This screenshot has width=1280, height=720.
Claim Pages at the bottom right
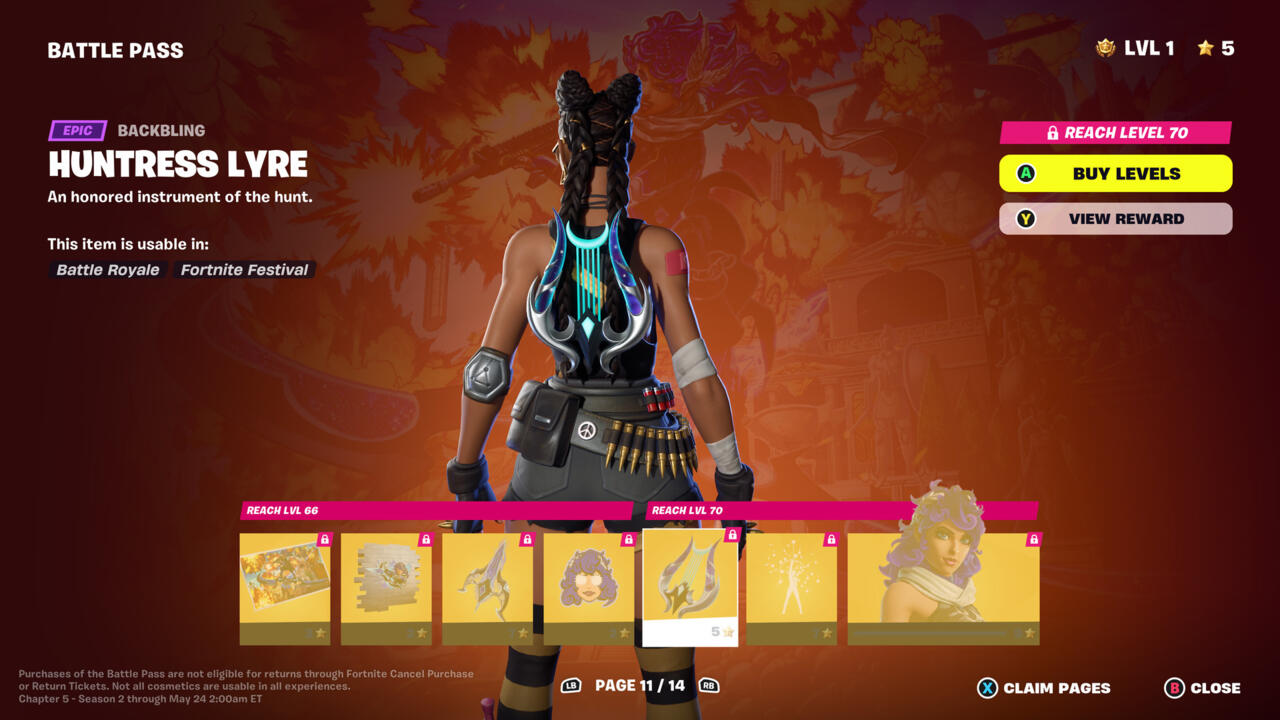1044,688
